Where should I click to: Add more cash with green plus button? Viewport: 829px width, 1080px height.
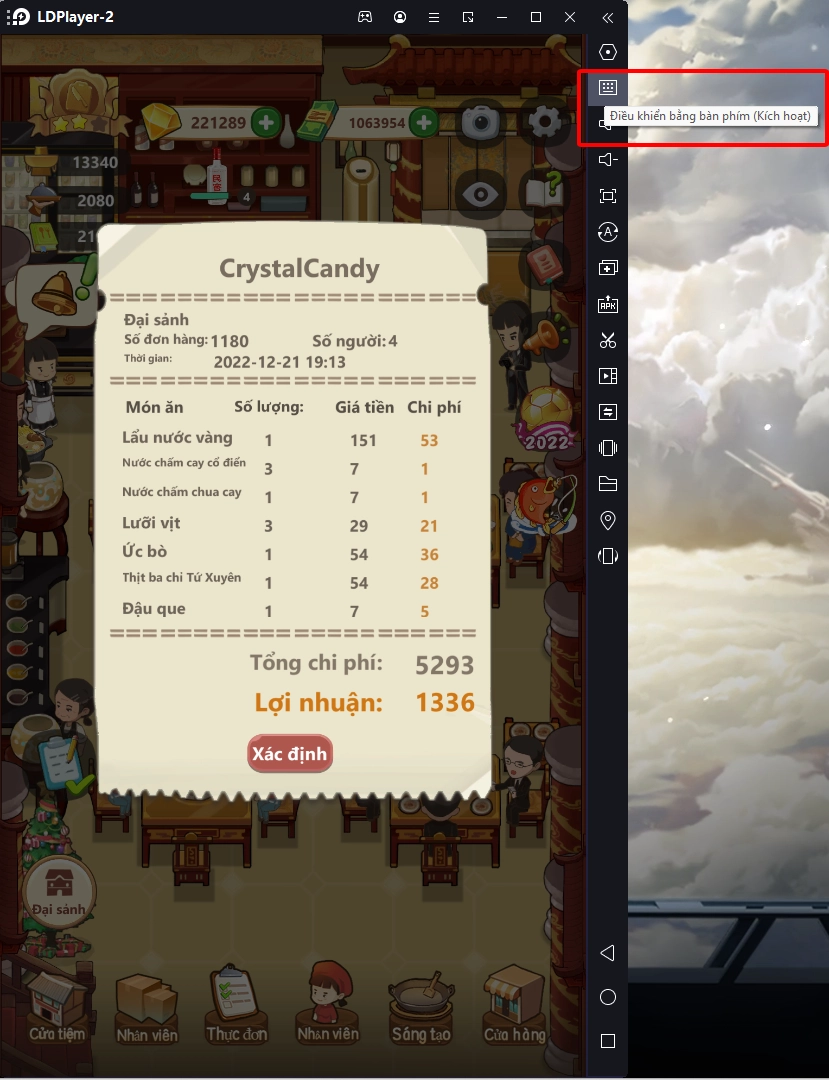coord(424,123)
